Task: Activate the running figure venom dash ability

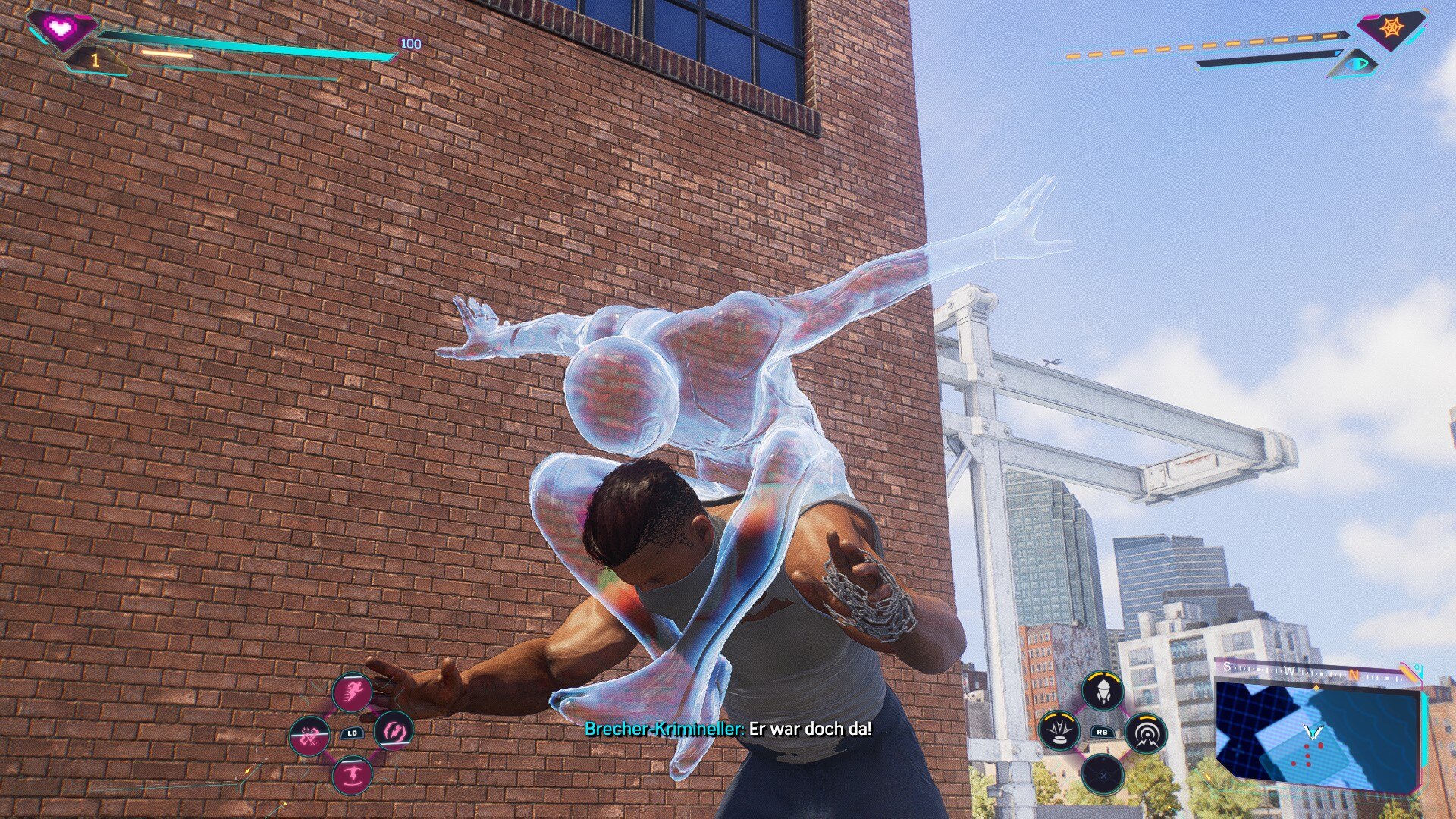Action: coord(353,692)
